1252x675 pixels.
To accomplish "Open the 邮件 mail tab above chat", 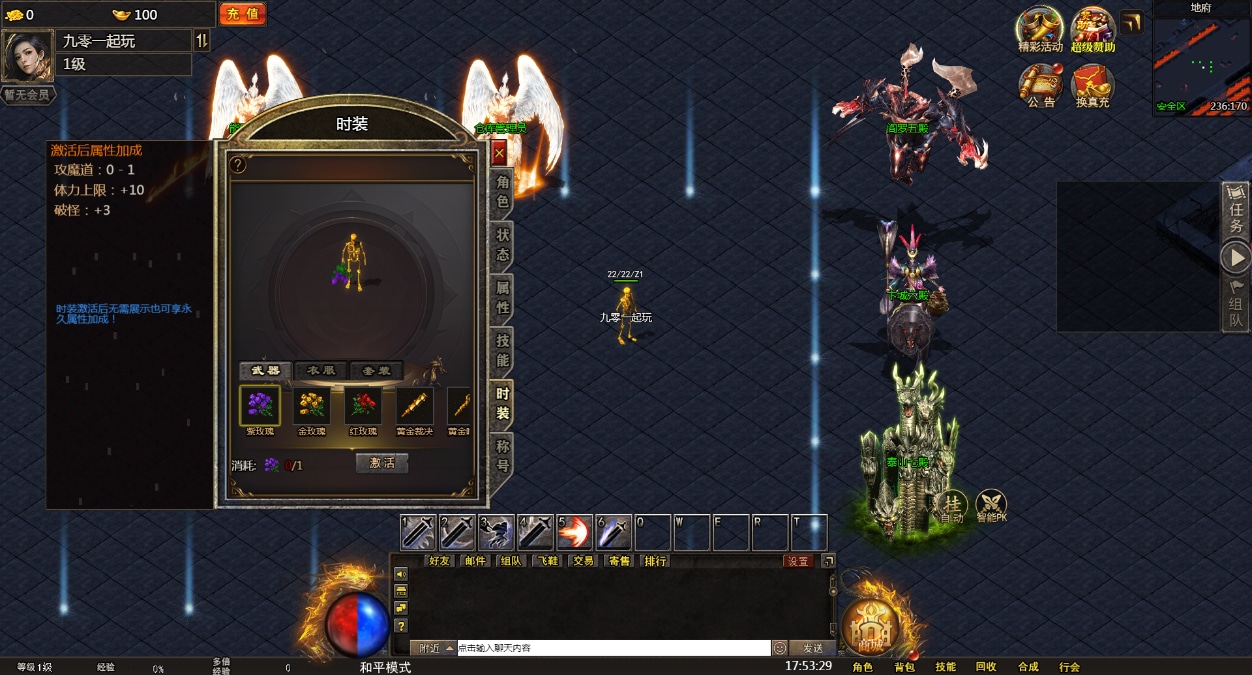I will tap(475, 561).
